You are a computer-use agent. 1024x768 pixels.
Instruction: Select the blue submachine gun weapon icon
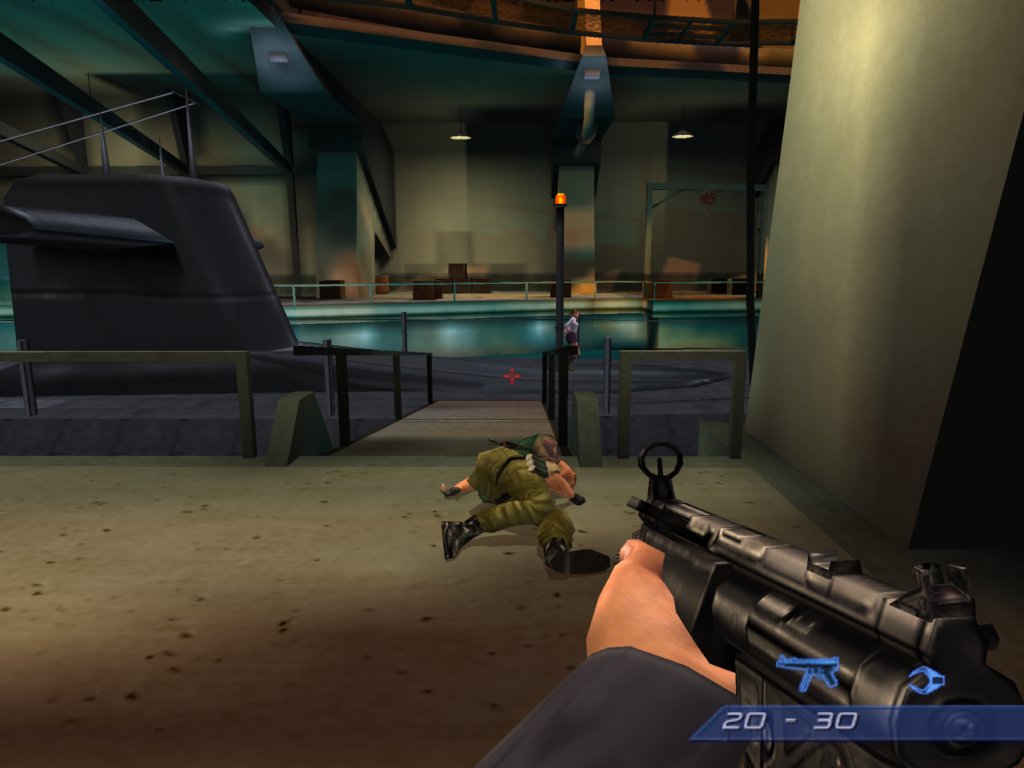pos(807,670)
